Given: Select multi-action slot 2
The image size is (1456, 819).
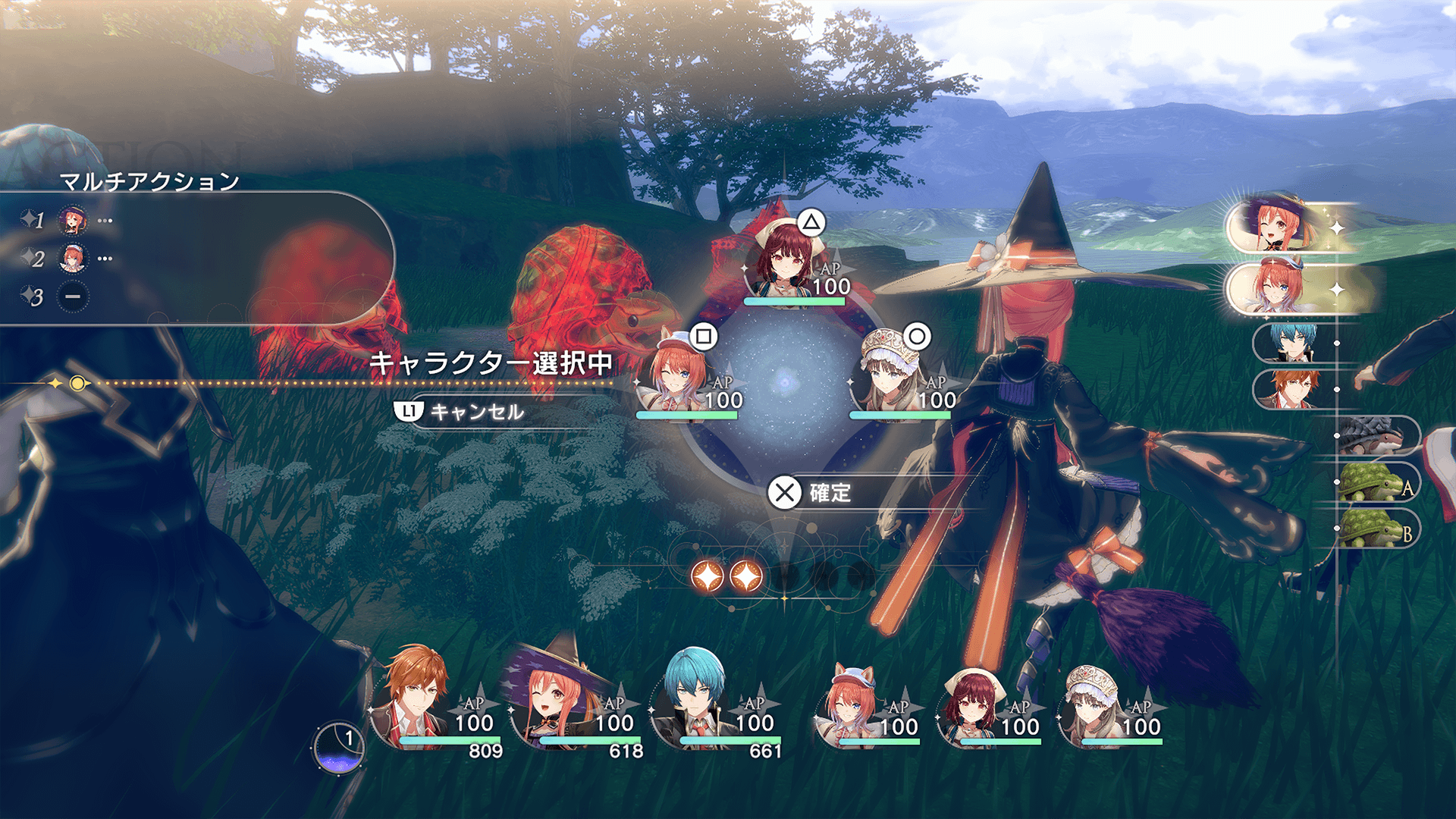Looking at the screenshot, I should point(73,259).
